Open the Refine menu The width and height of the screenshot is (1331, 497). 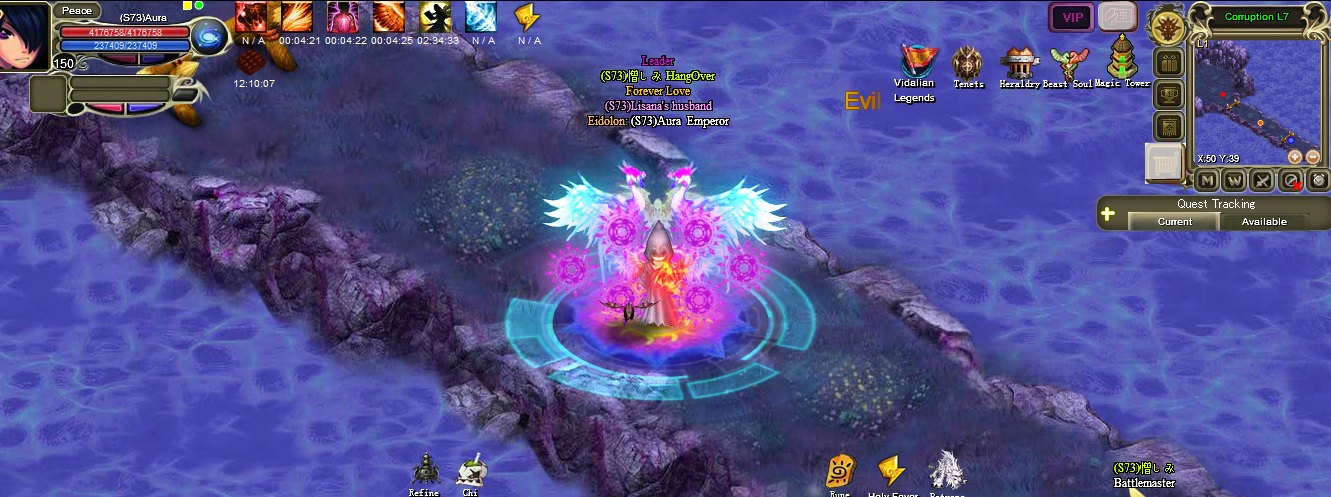coord(425,472)
